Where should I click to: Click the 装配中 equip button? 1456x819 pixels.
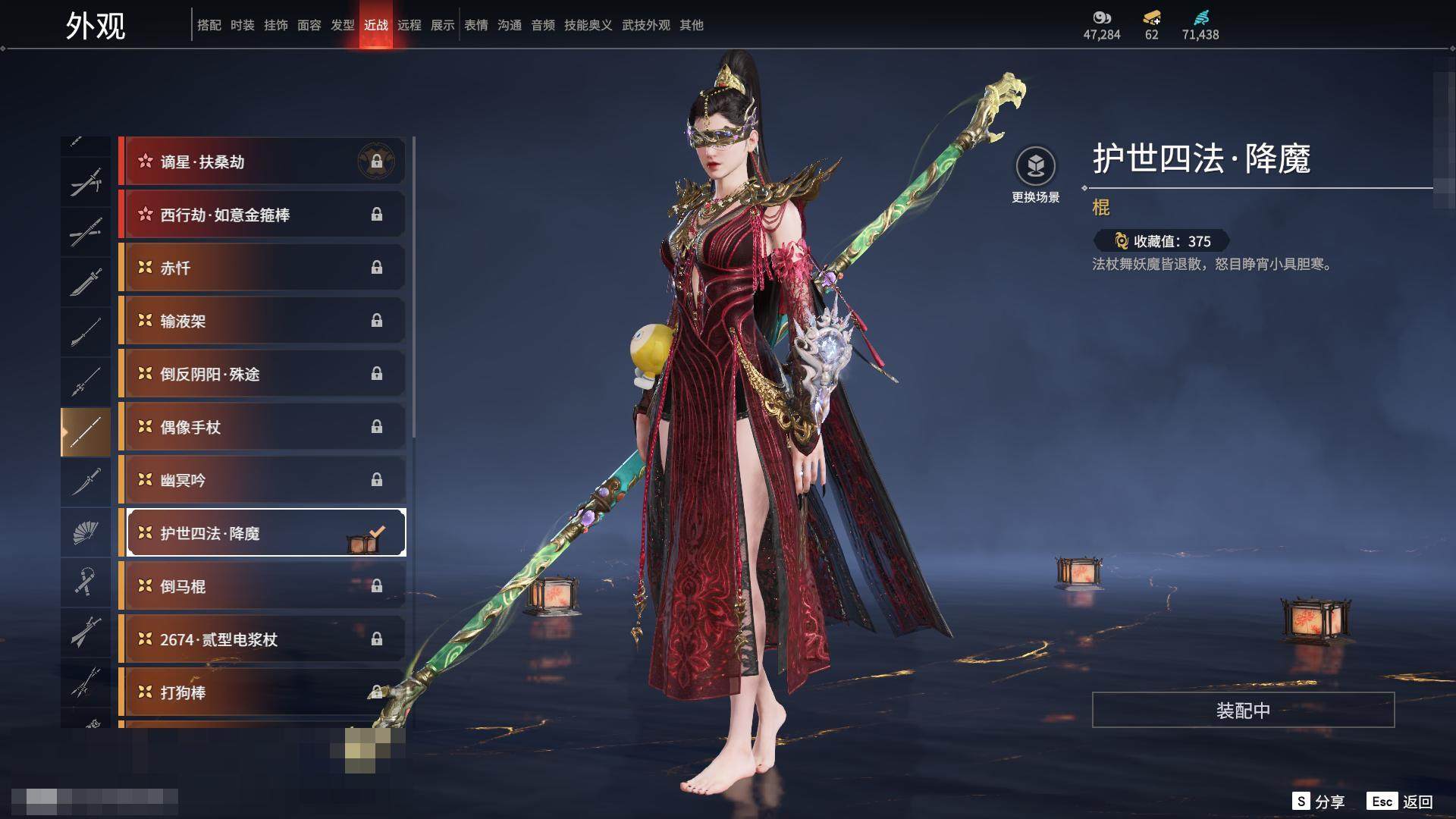click(1243, 710)
